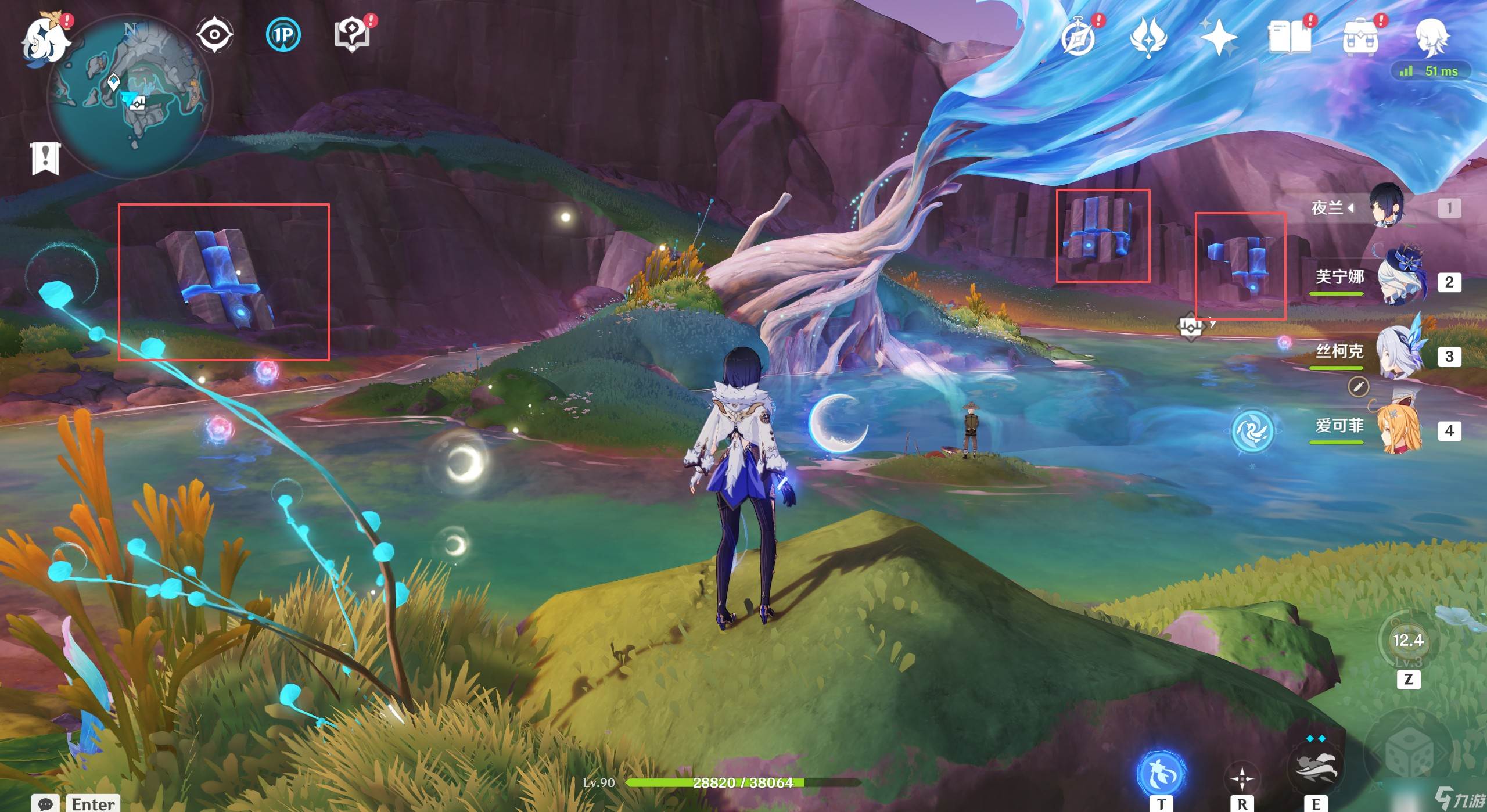Screen dimensions: 1487x812
Task: Open the adventurer handbook book icon
Action: click(1289, 38)
